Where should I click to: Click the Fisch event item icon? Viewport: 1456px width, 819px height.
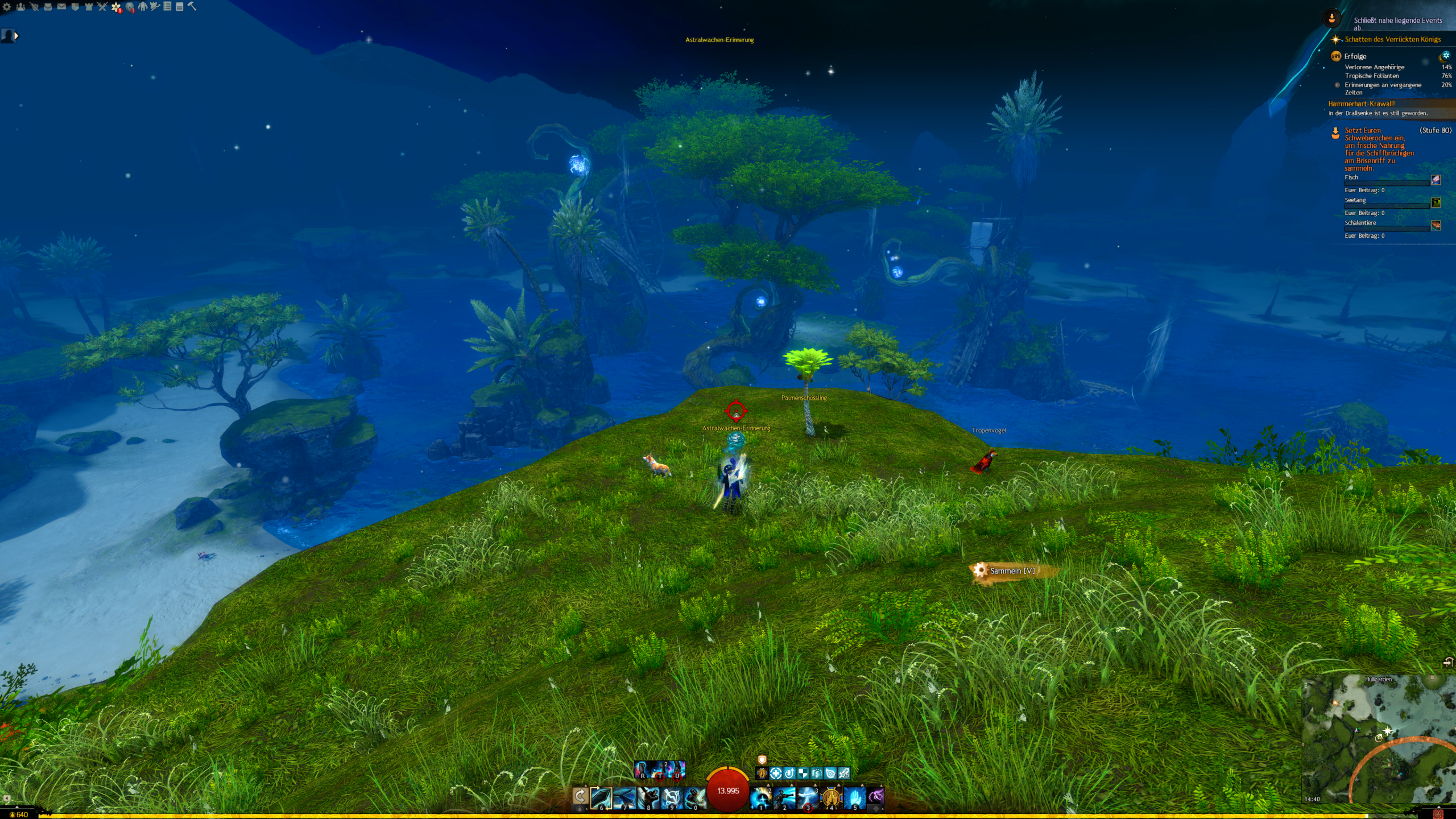pyautogui.click(x=1436, y=180)
